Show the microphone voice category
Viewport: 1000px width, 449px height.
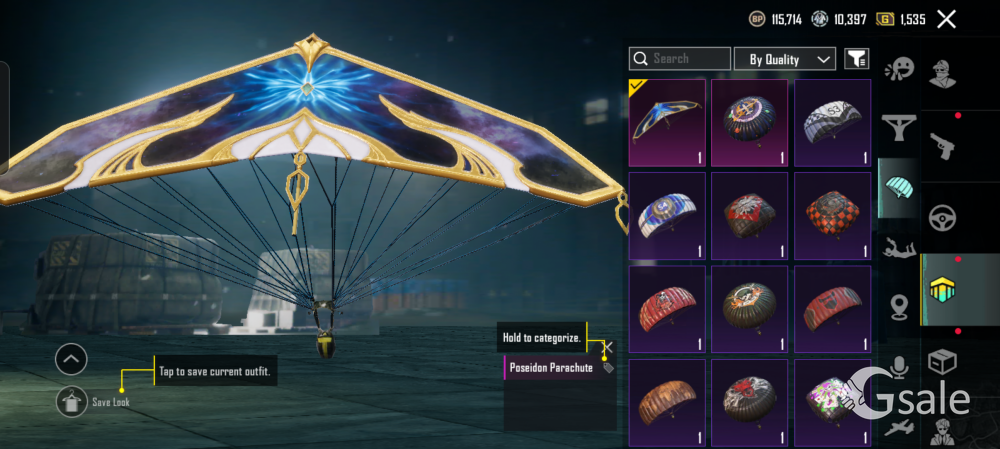coord(900,367)
